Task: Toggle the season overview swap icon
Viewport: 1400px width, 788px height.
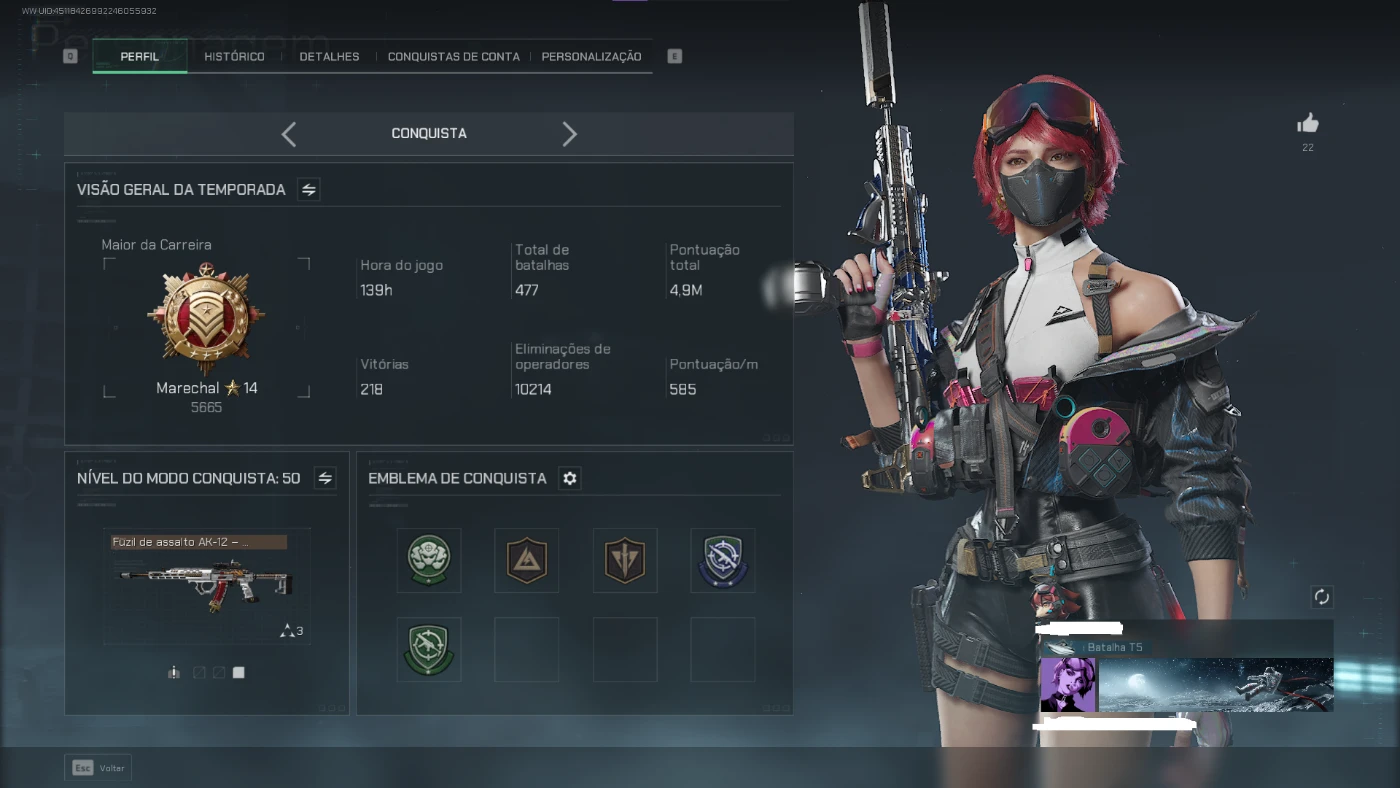Action: (x=309, y=190)
